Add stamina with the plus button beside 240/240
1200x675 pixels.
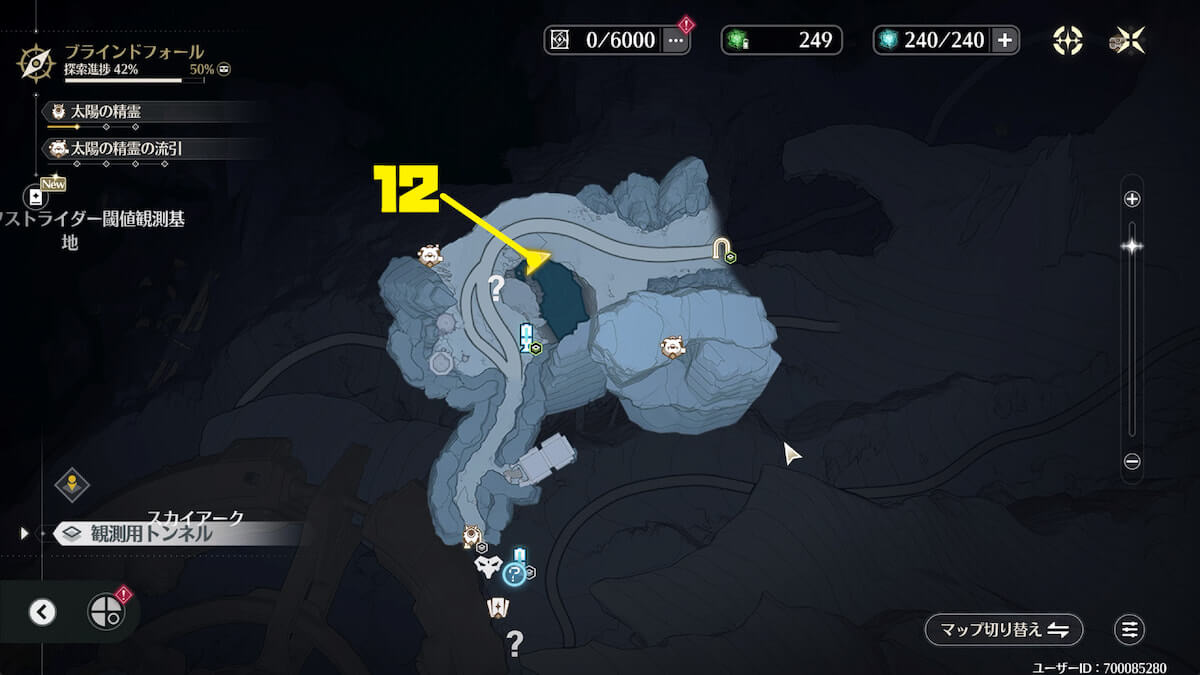[1006, 40]
